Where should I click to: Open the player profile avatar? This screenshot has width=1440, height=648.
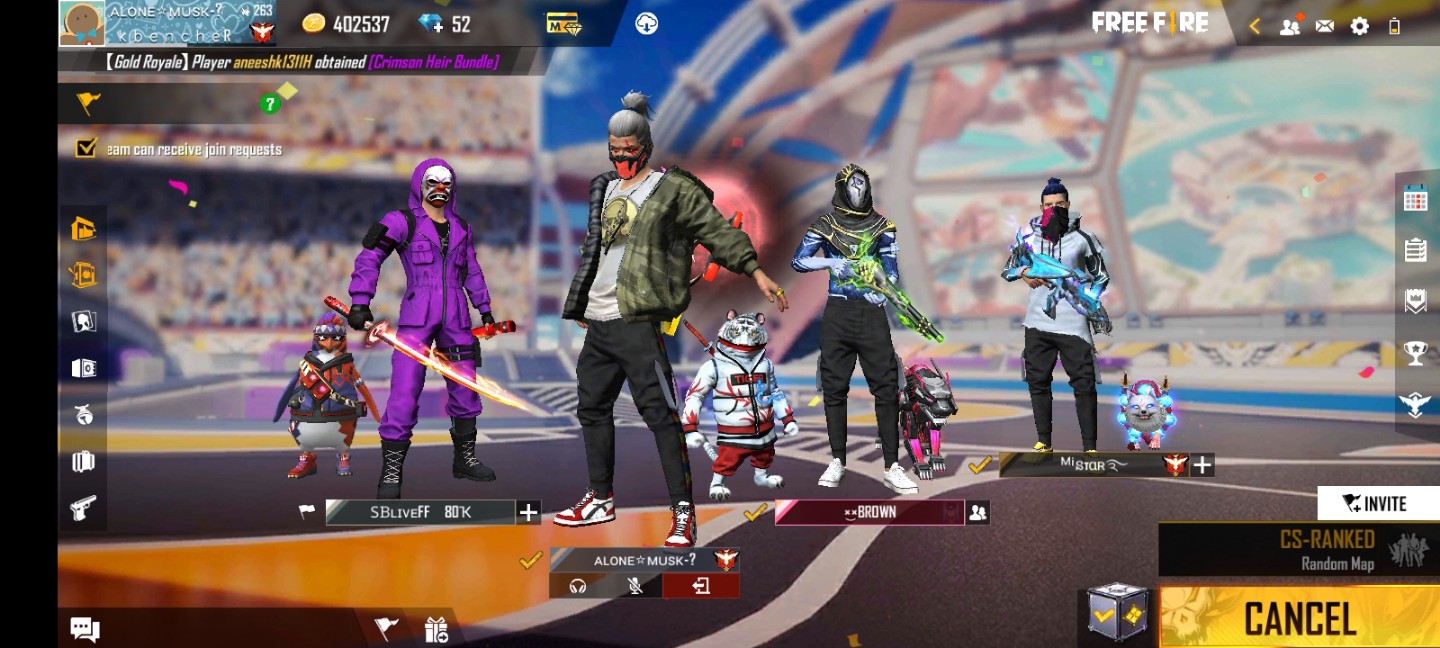point(81,23)
